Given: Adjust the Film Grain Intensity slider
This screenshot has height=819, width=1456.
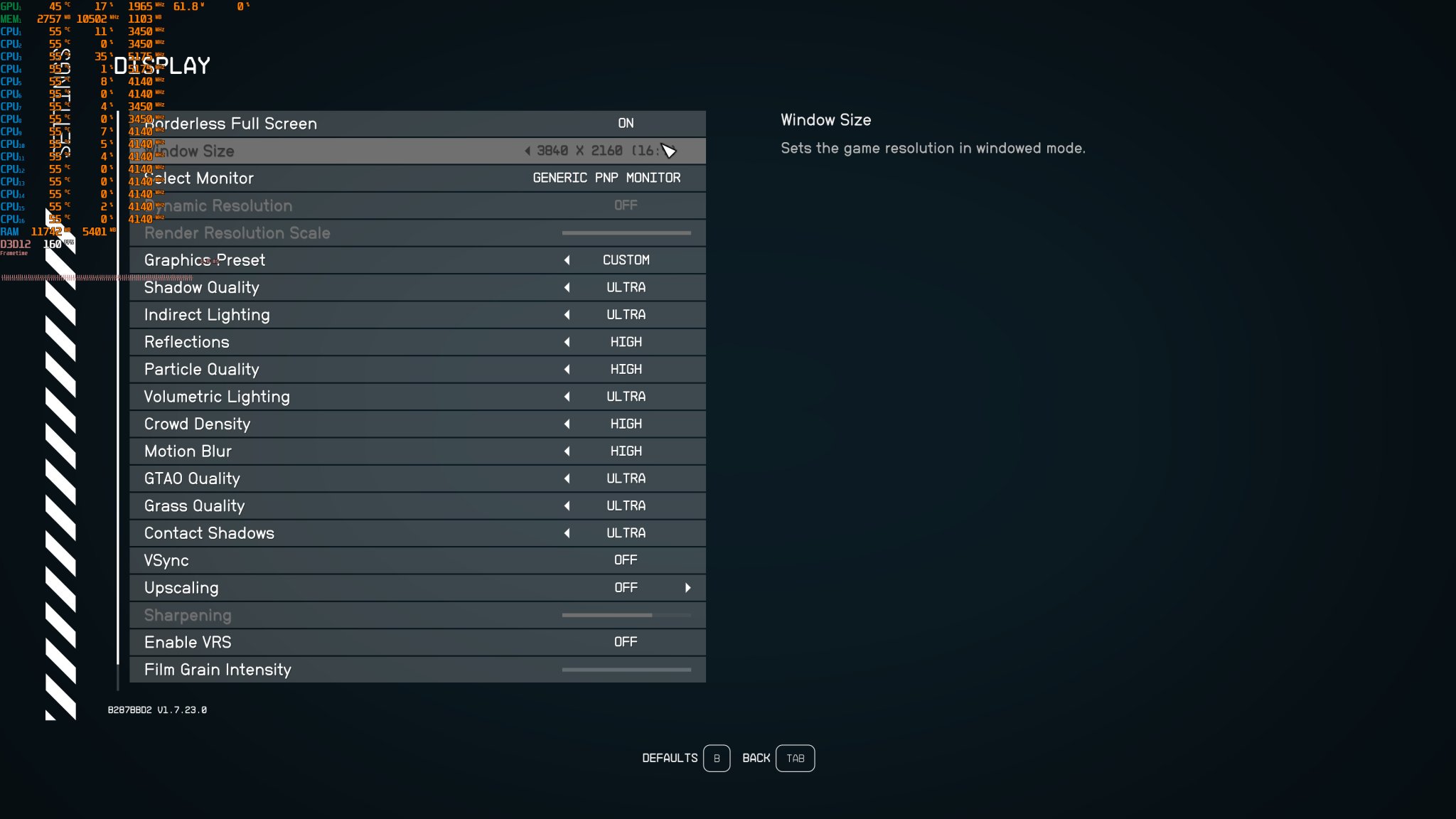Looking at the screenshot, I should coord(626,669).
